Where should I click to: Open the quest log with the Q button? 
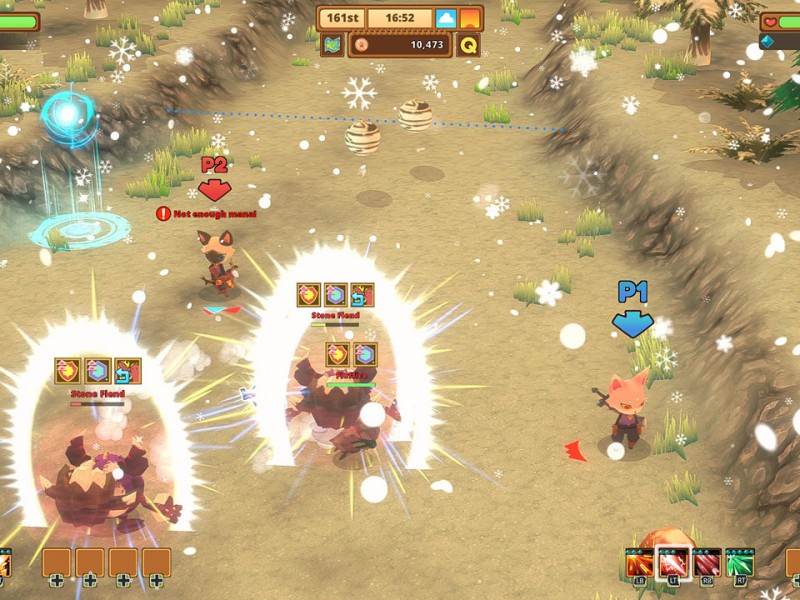coord(468,44)
